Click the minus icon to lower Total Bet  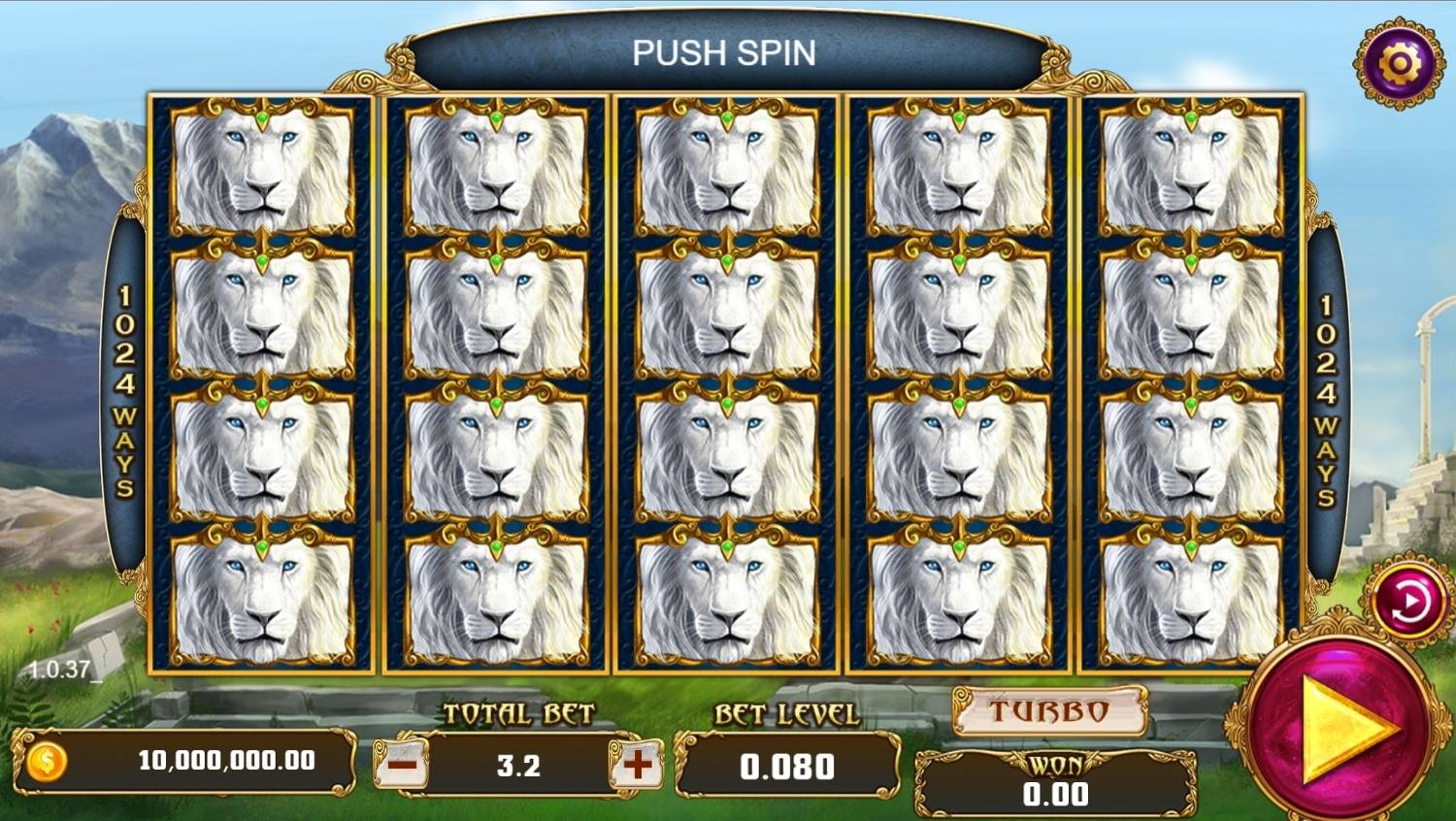(403, 766)
